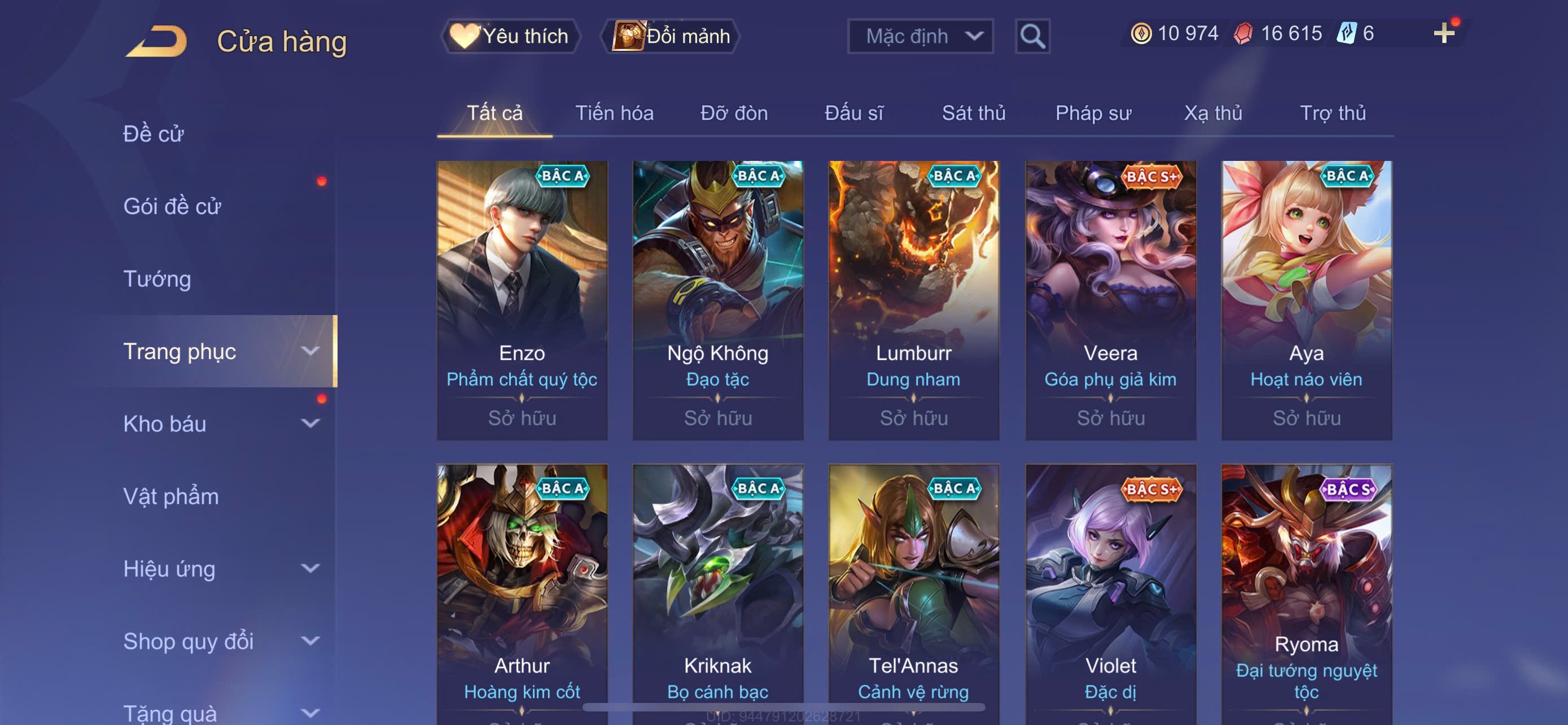Go to the Vật phẩm items section

click(171, 496)
